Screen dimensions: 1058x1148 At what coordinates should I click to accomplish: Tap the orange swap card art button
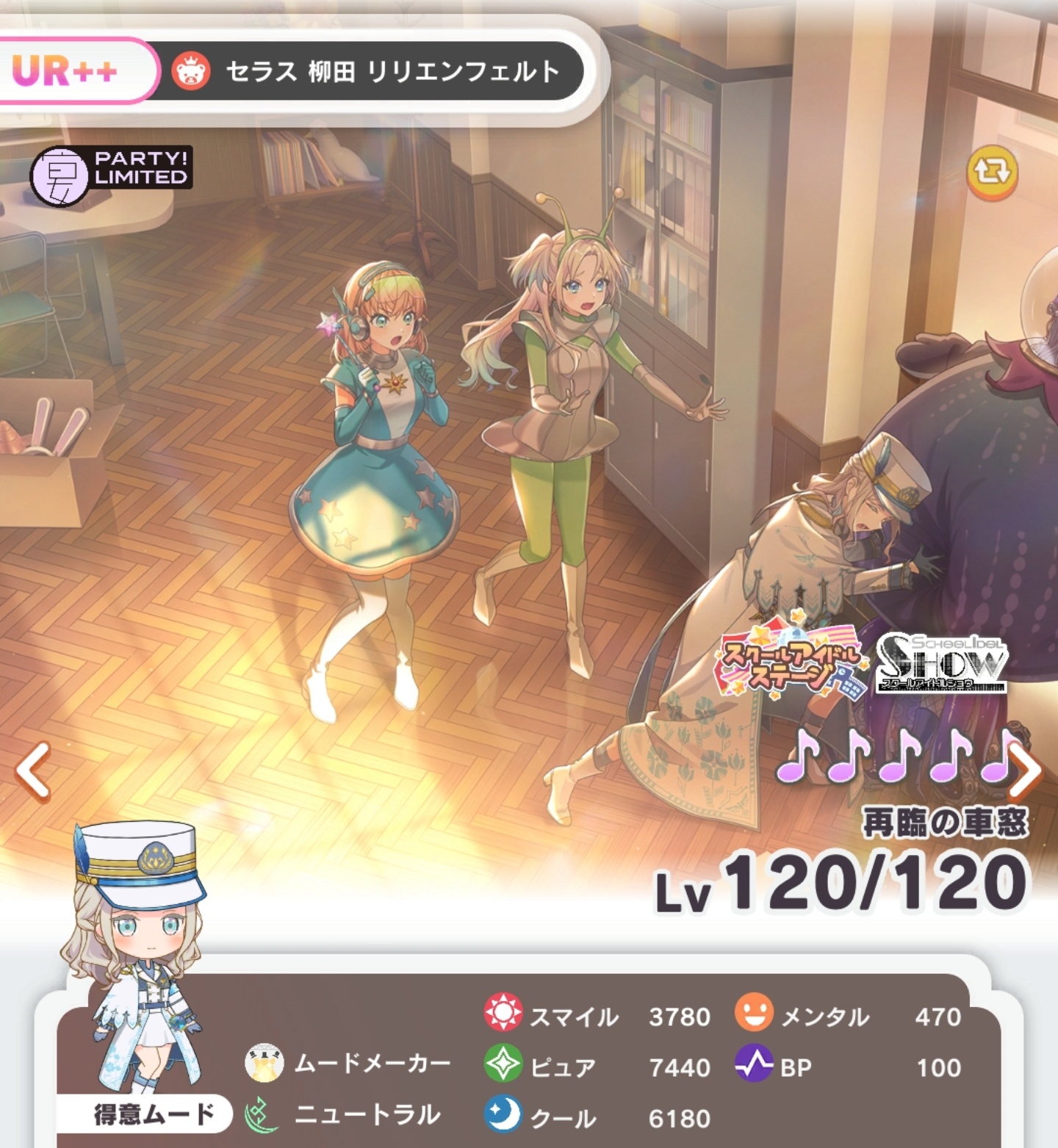992,173
